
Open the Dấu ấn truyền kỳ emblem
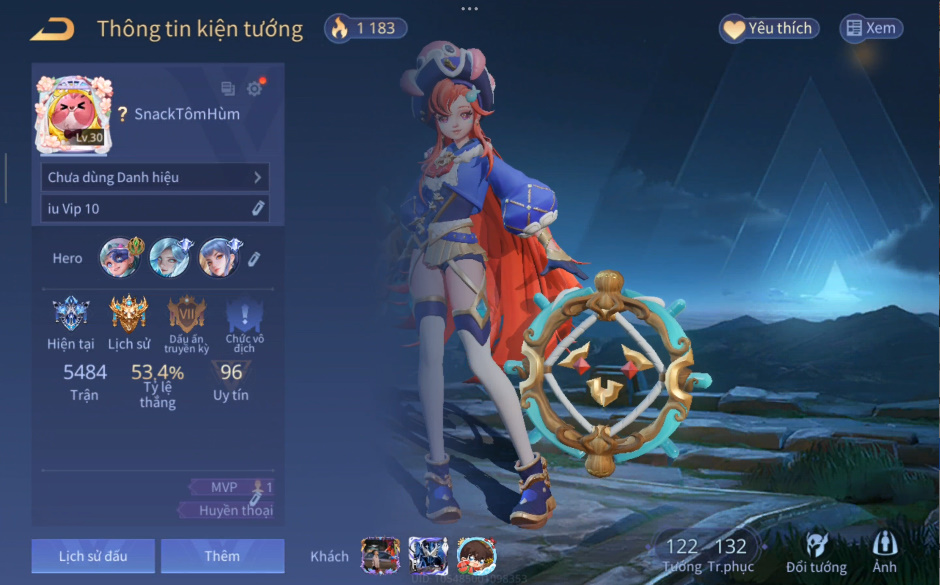tap(187, 314)
